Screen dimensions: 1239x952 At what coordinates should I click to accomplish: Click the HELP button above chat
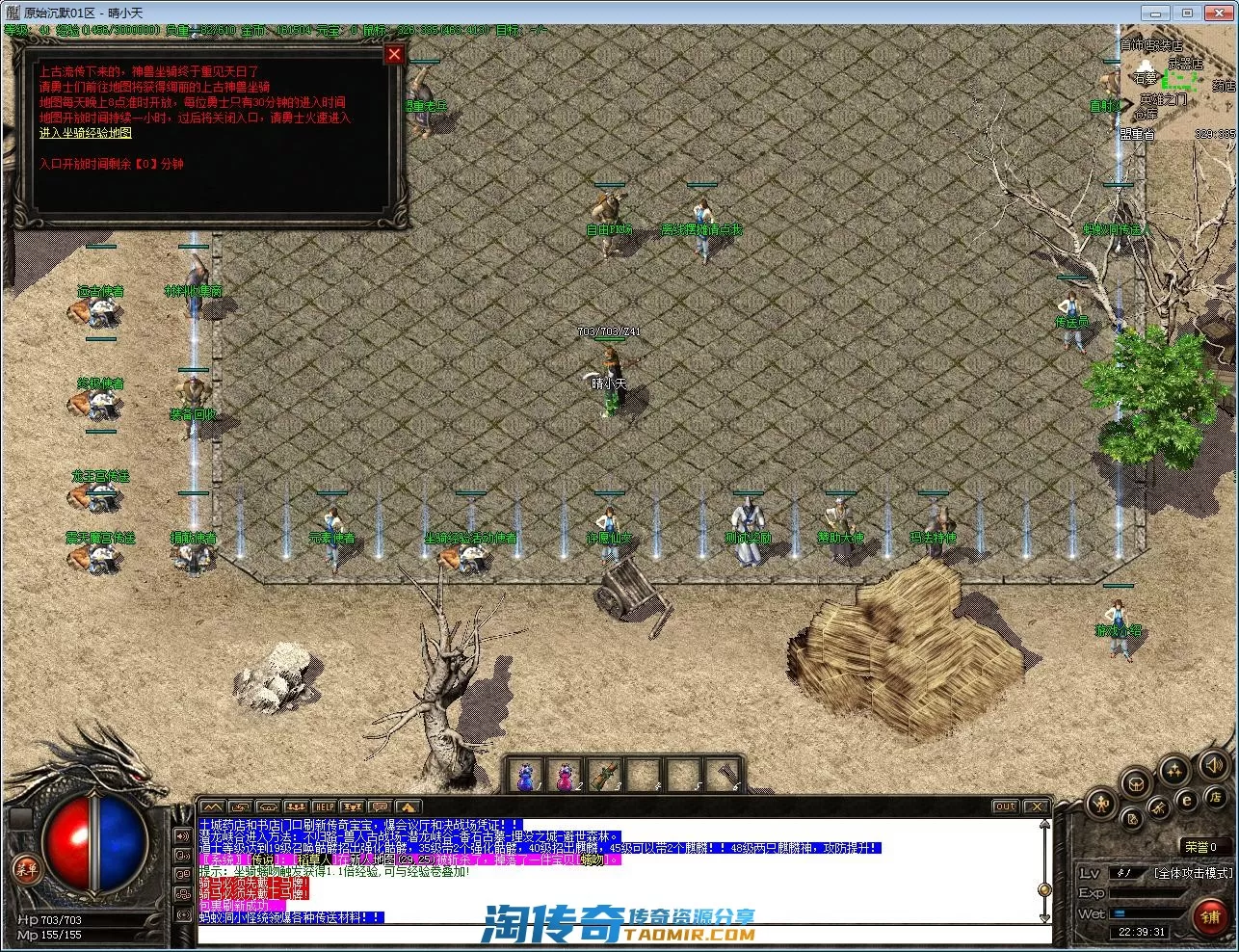[x=325, y=807]
